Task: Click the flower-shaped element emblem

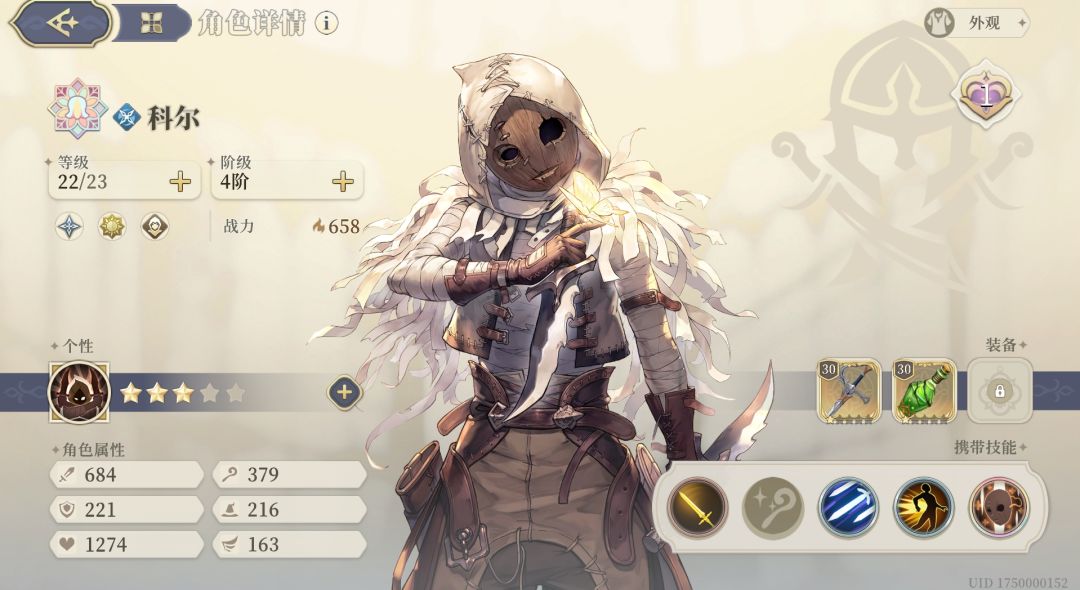Action: tap(78, 108)
